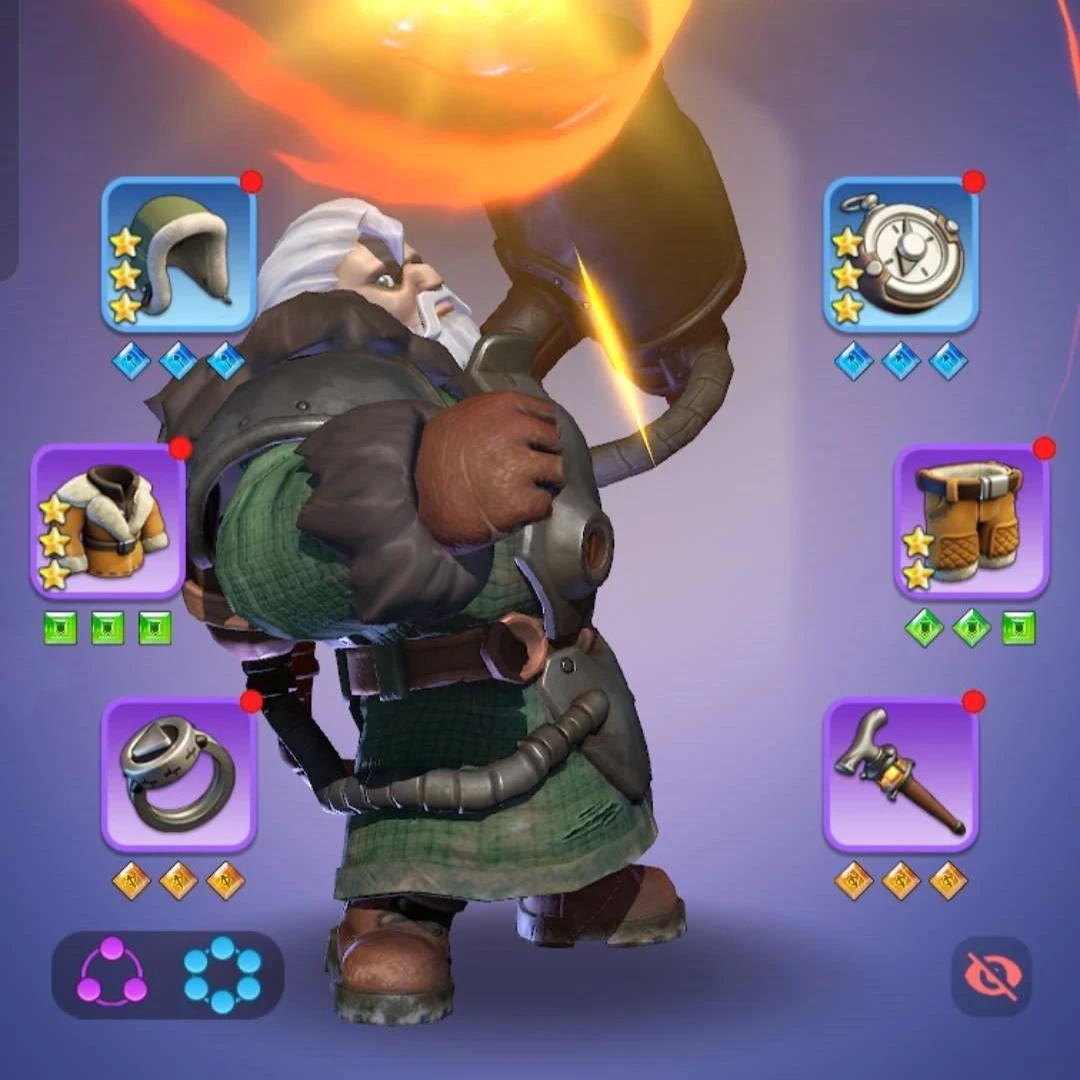The height and width of the screenshot is (1080, 1080).
Task: Select the green fur-lined helmet slot
Action: coord(179,255)
